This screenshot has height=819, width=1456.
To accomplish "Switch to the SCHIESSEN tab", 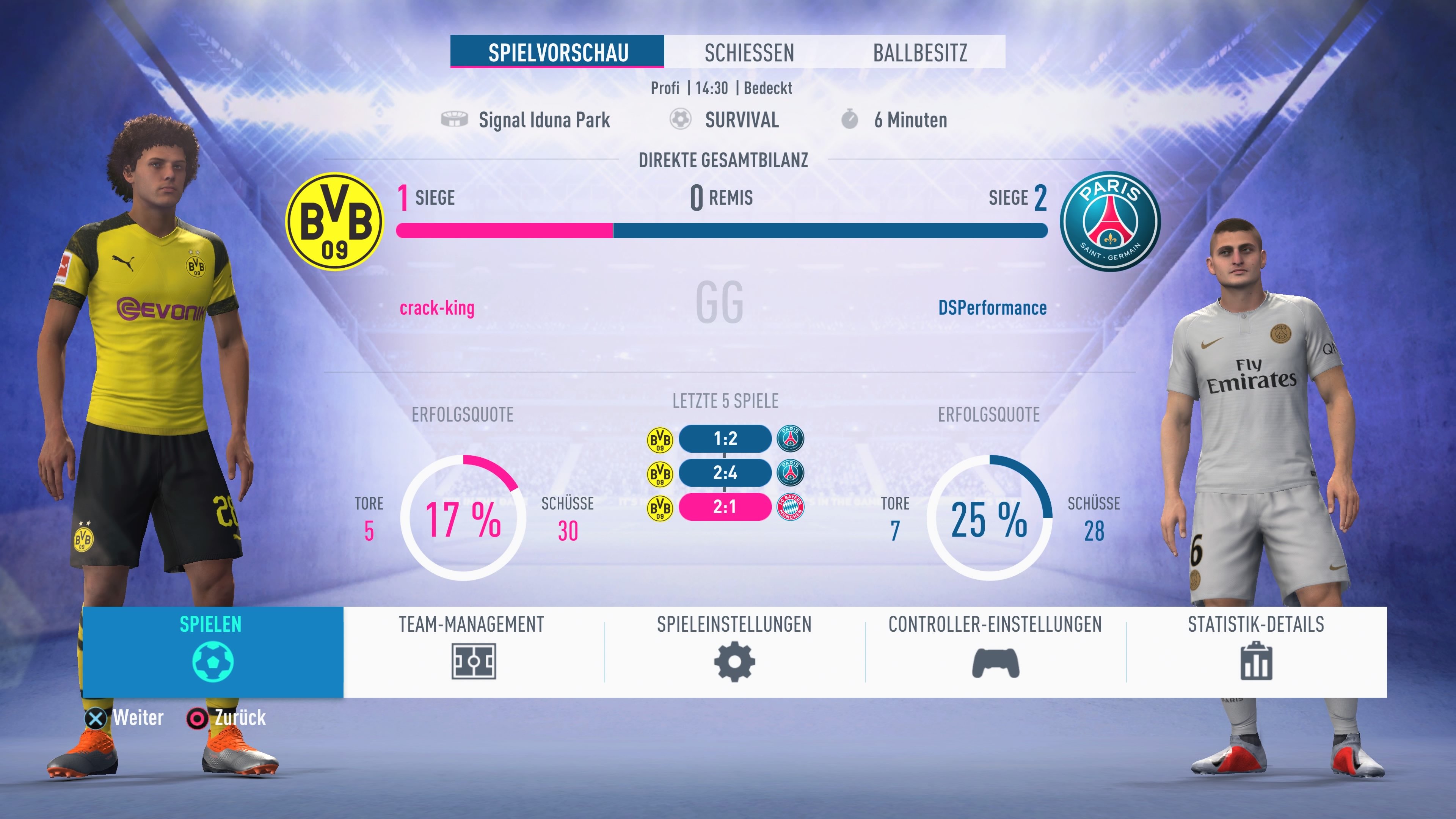I will (x=750, y=53).
